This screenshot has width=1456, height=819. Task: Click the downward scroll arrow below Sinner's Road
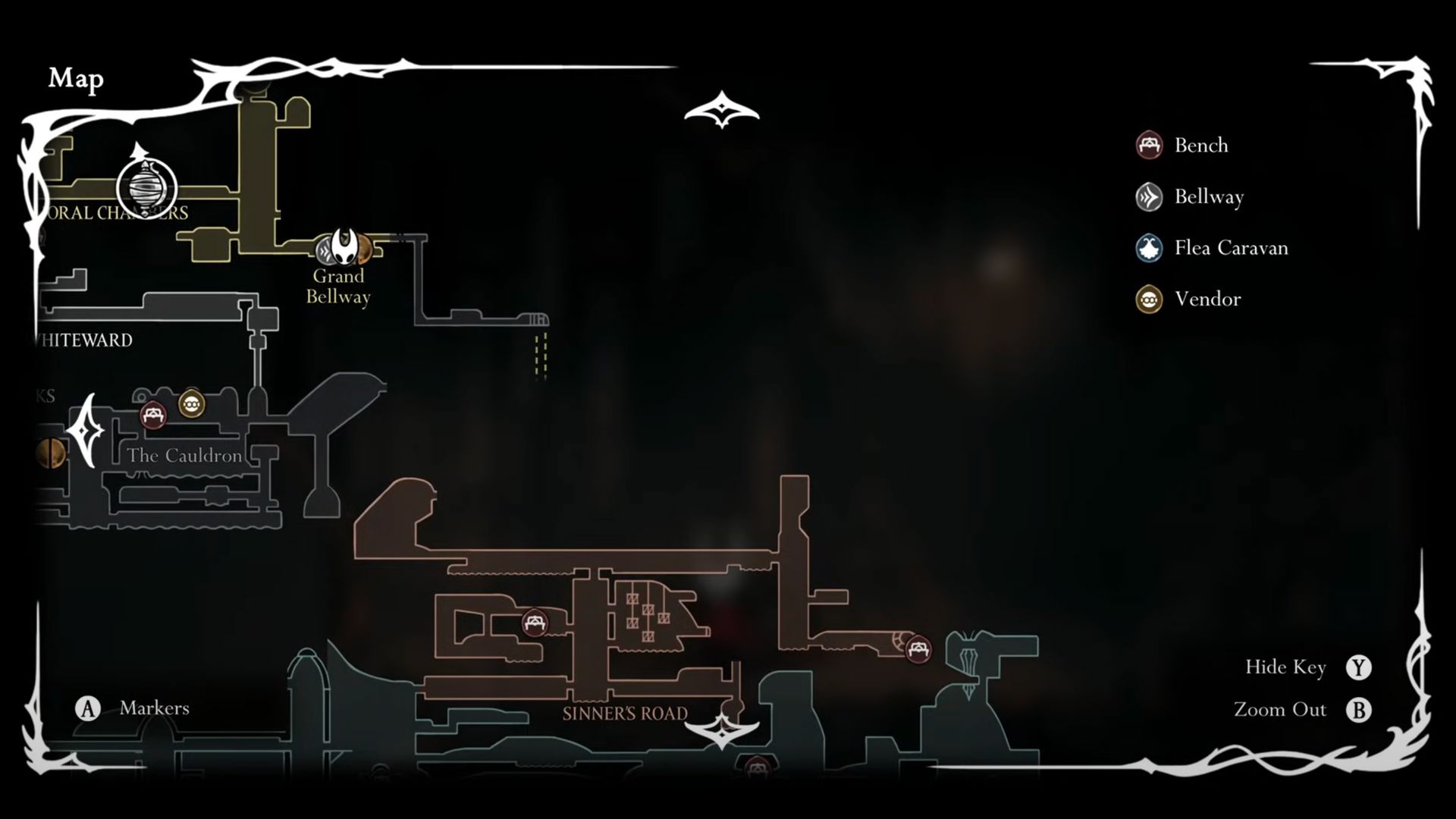pos(721,731)
